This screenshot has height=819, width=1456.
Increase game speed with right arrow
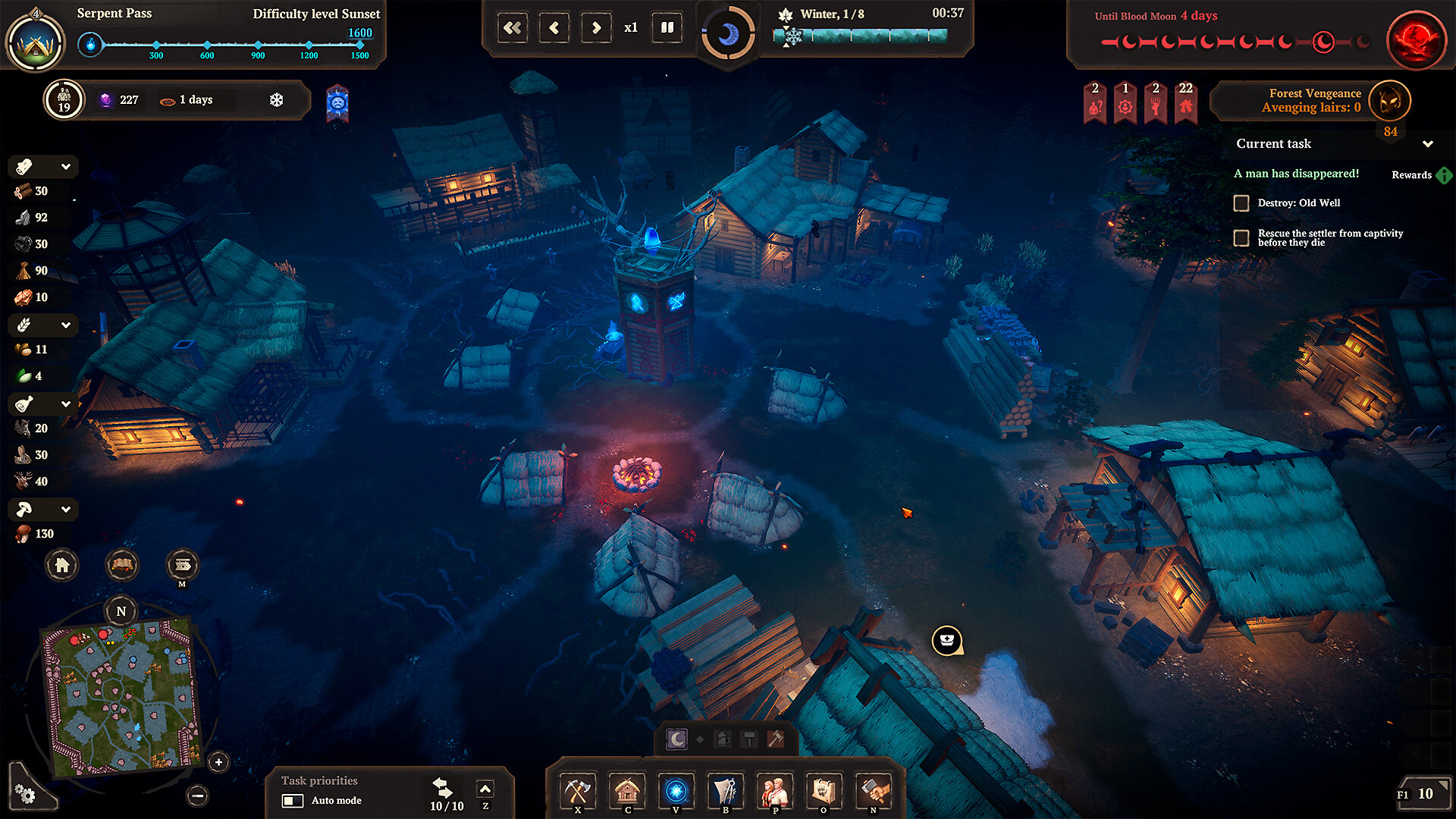tap(596, 28)
